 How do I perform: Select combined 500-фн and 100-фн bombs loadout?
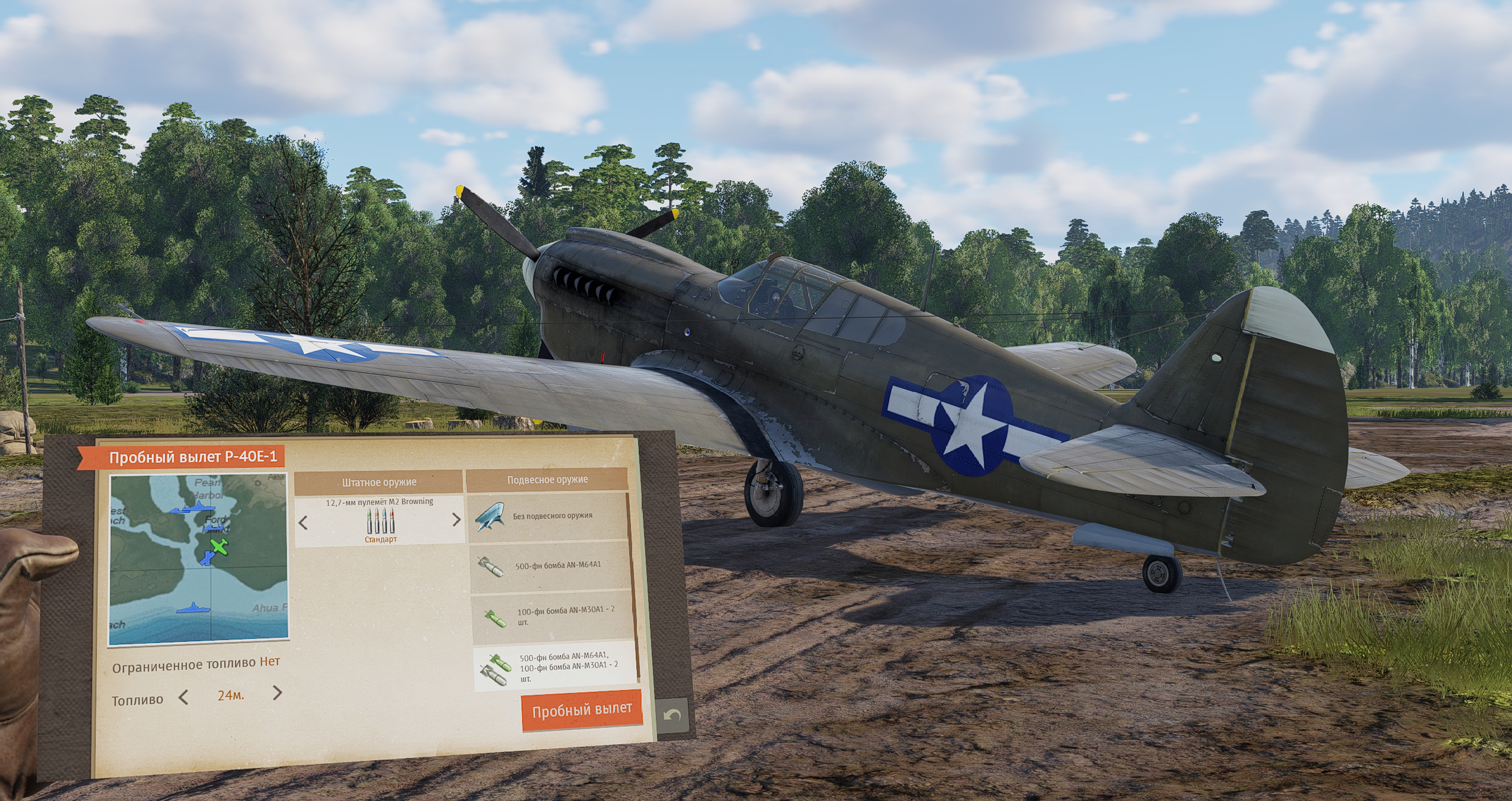pyautogui.click(x=554, y=667)
